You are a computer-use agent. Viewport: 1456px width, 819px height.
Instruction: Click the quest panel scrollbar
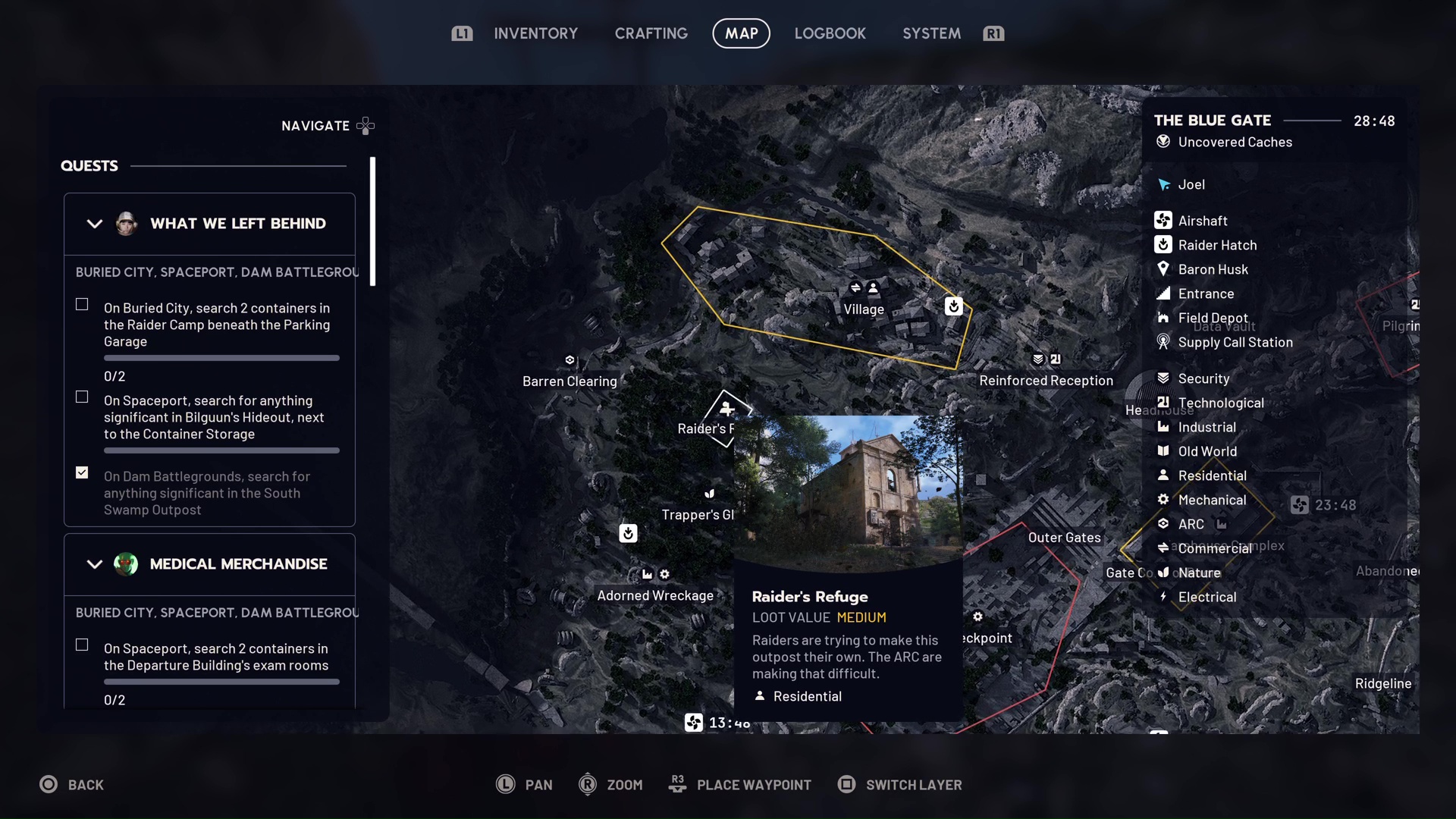pos(372,220)
